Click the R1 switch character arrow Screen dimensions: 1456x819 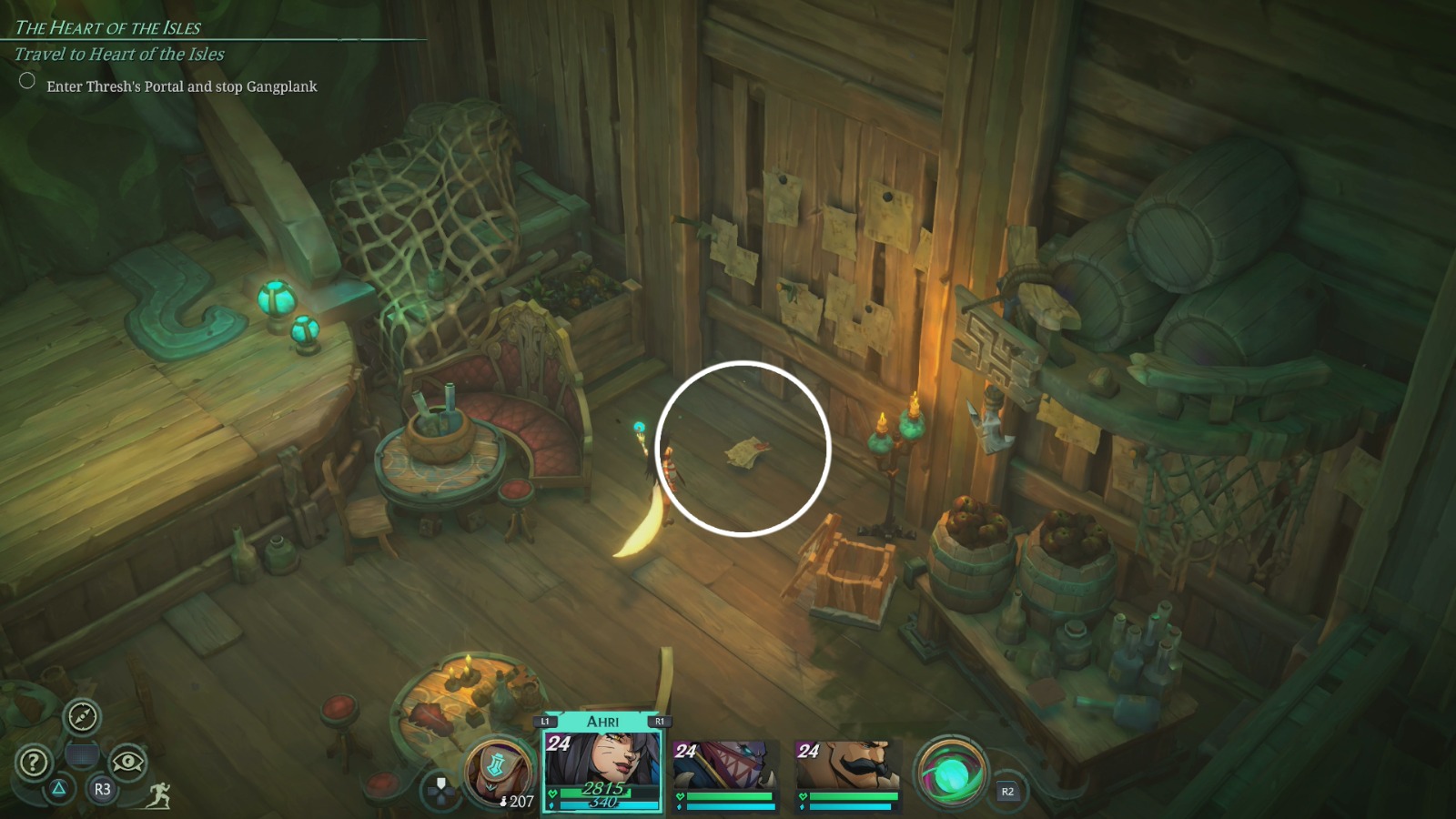coord(660,720)
